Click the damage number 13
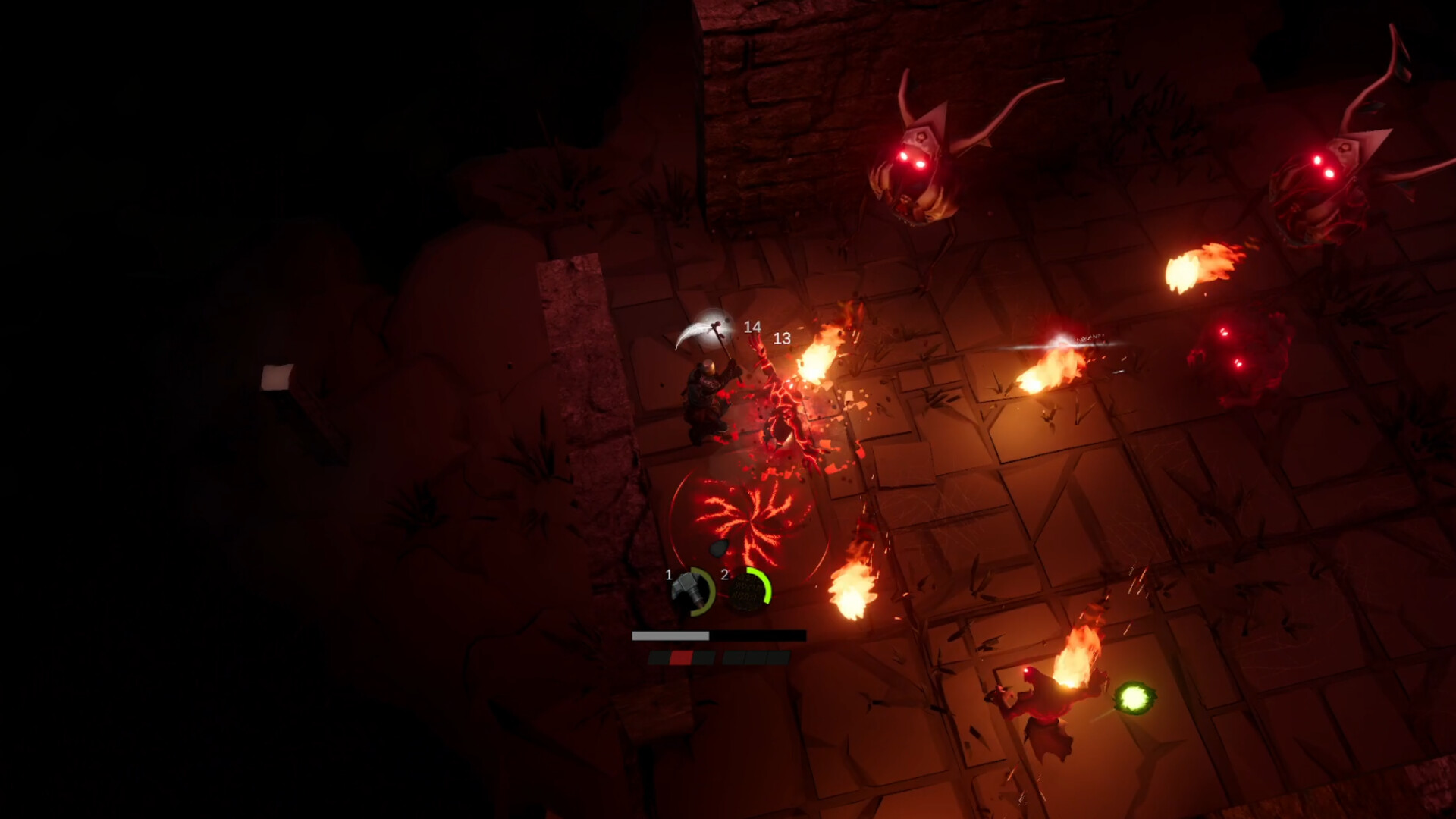This screenshot has width=1456, height=819. point(782,340)
